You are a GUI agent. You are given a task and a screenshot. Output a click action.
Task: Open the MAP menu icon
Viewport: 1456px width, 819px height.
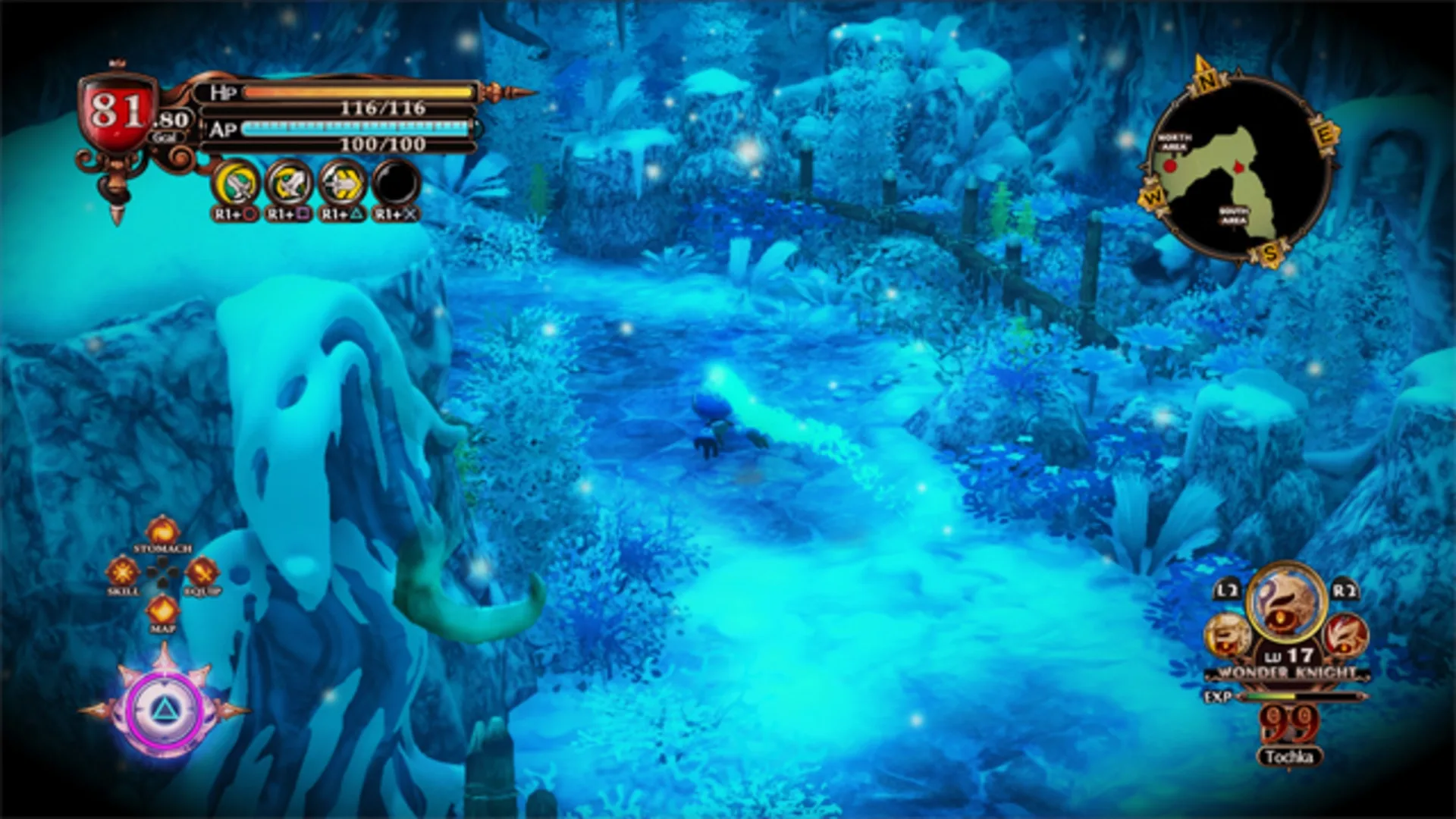162,610
